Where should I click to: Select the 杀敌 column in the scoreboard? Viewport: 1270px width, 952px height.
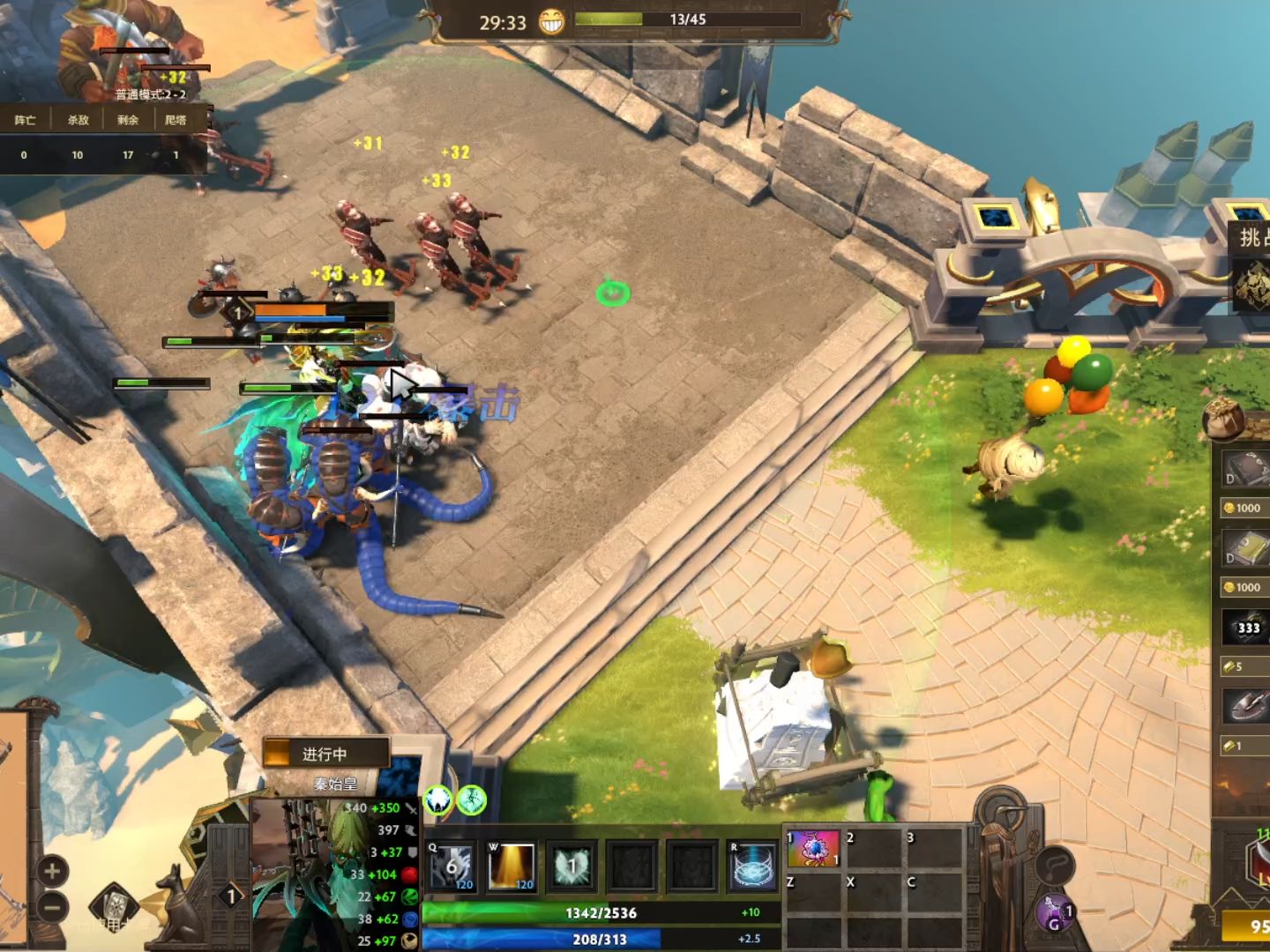click(78, 119)
